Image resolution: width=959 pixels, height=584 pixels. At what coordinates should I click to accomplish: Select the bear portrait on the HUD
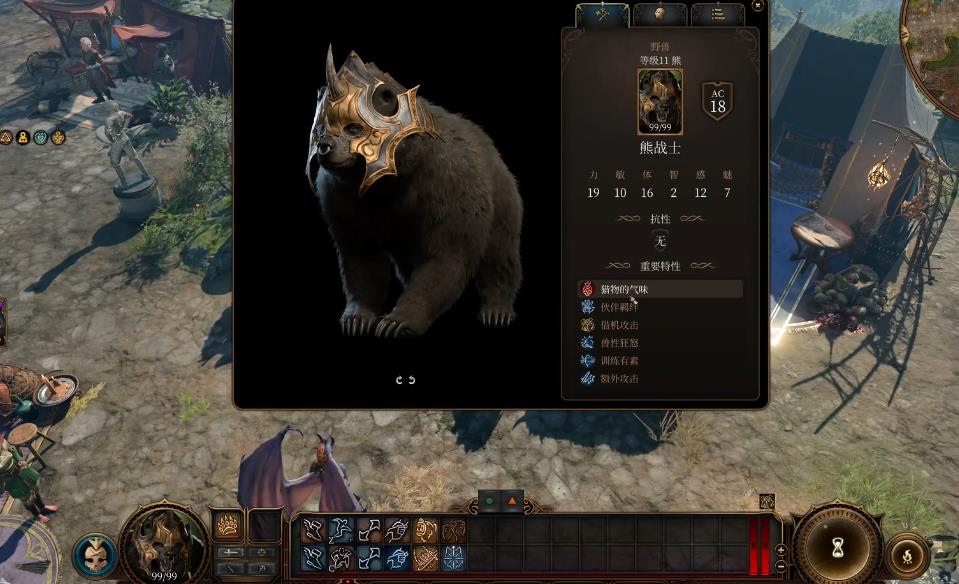(164, 544)
